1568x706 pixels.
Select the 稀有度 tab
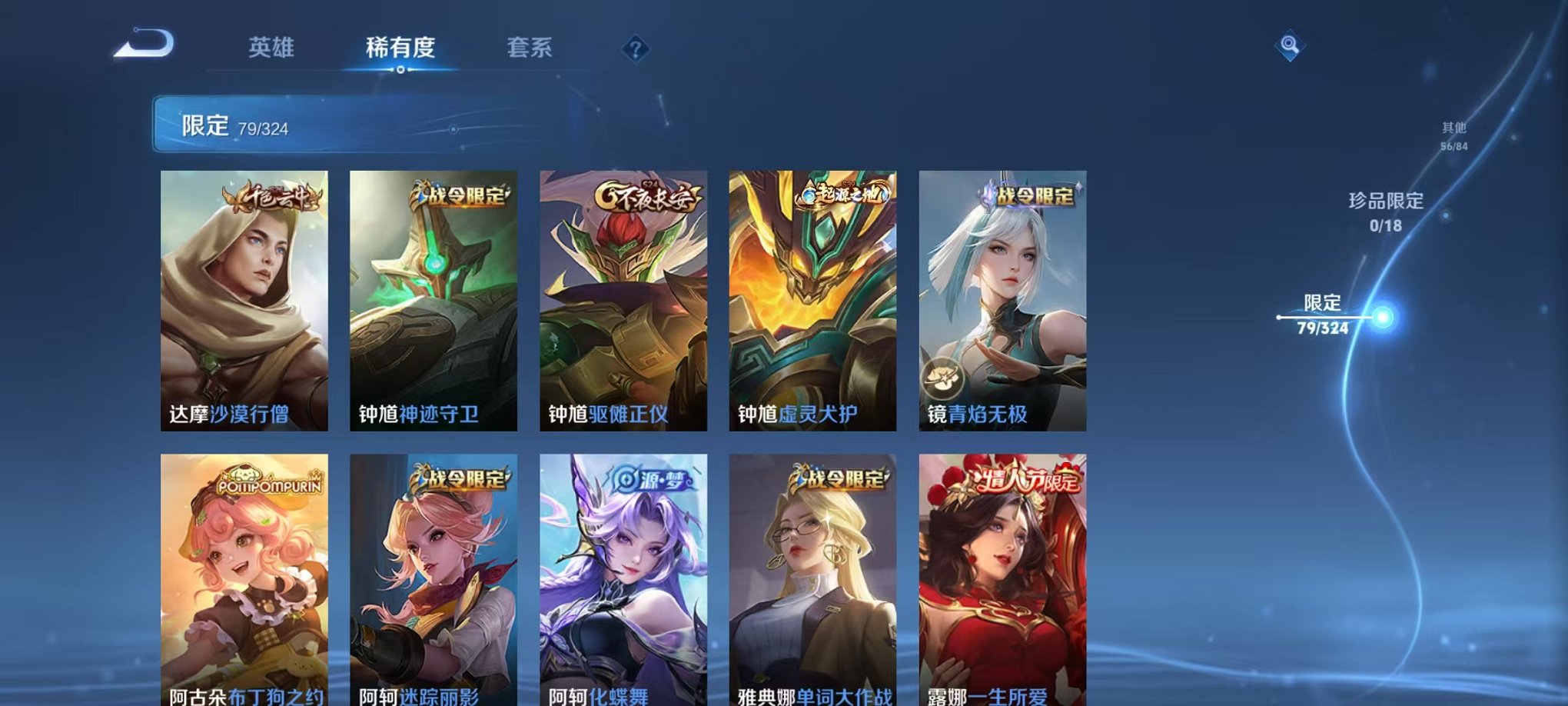[x=401, y=48]
